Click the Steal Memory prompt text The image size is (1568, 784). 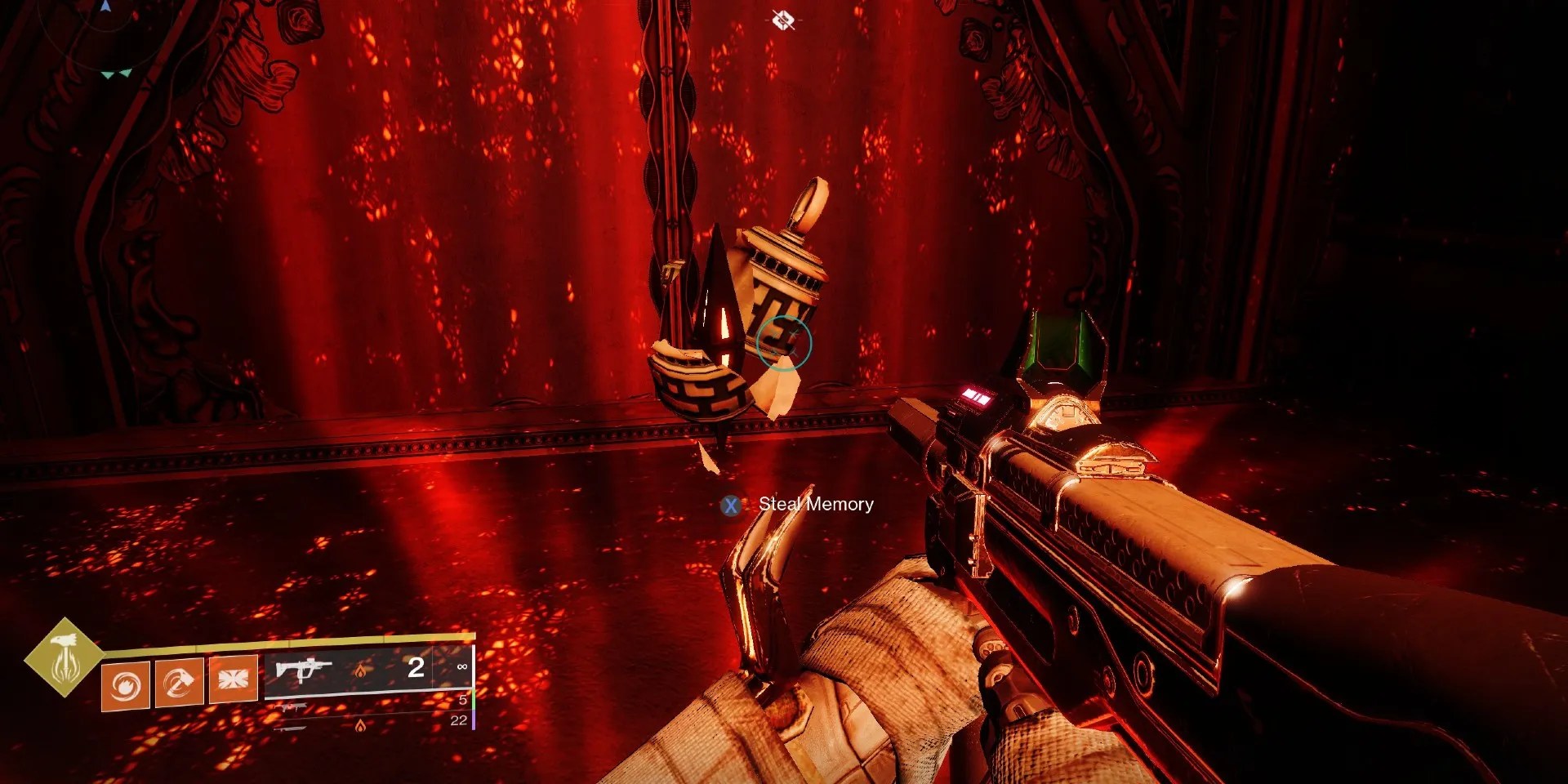[814, 505]
